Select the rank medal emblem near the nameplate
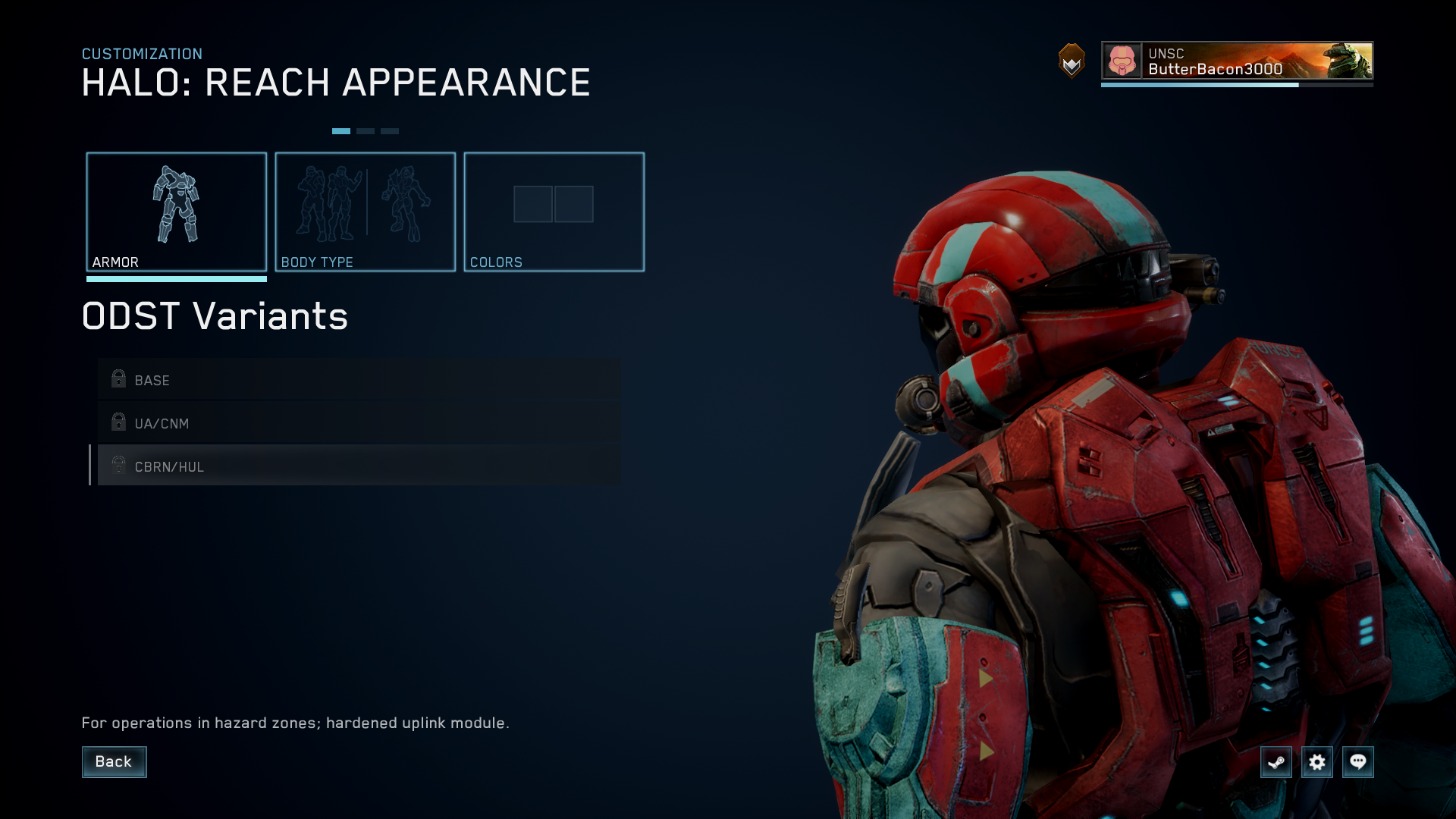Viewport: 1456px width, 819px height. pos(1069,64)
